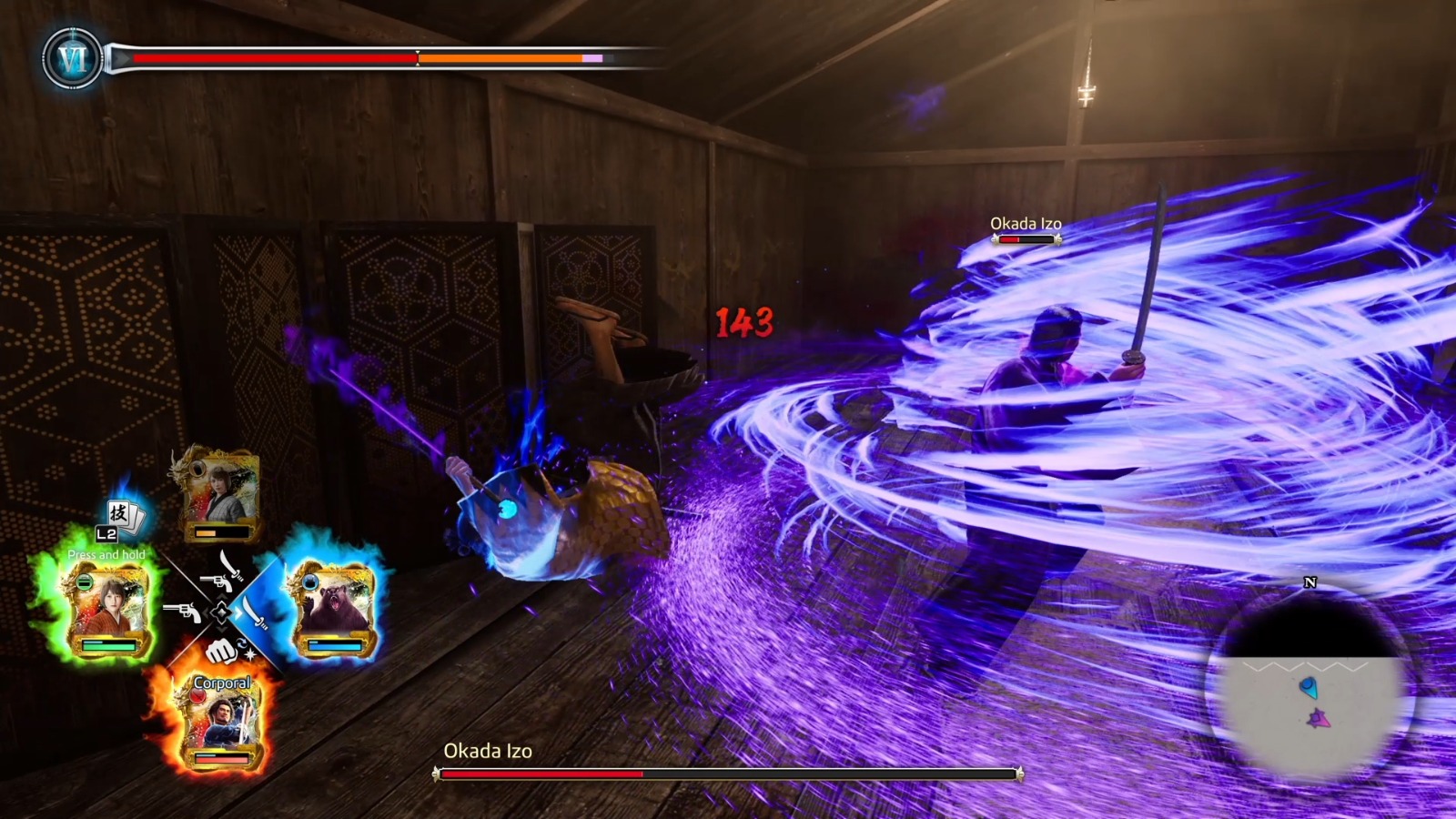Select the Swordsman katana style icon

[256, 614]
